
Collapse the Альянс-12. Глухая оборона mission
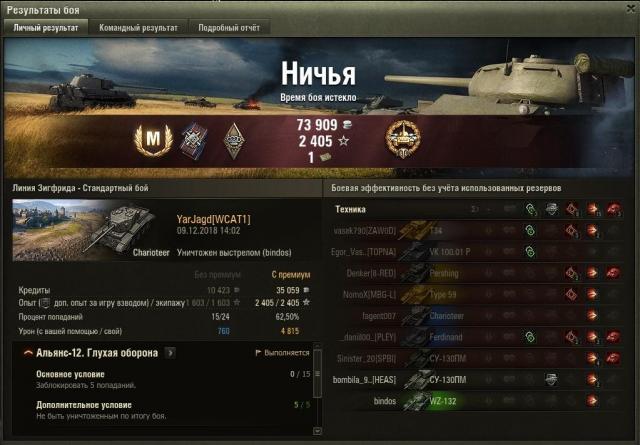click(x=24, y=353)
